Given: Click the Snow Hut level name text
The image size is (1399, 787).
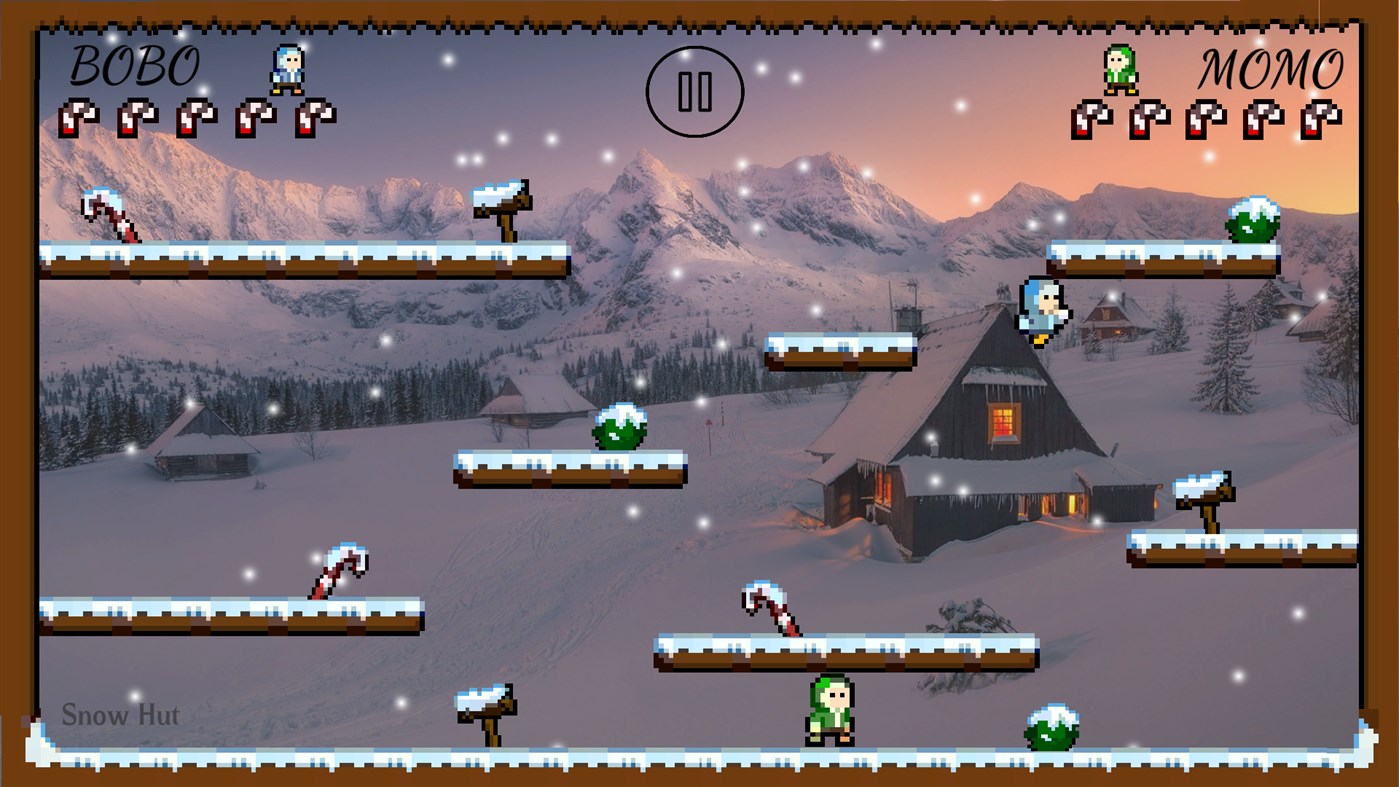Looking at the screenshot, I should 119,714.
